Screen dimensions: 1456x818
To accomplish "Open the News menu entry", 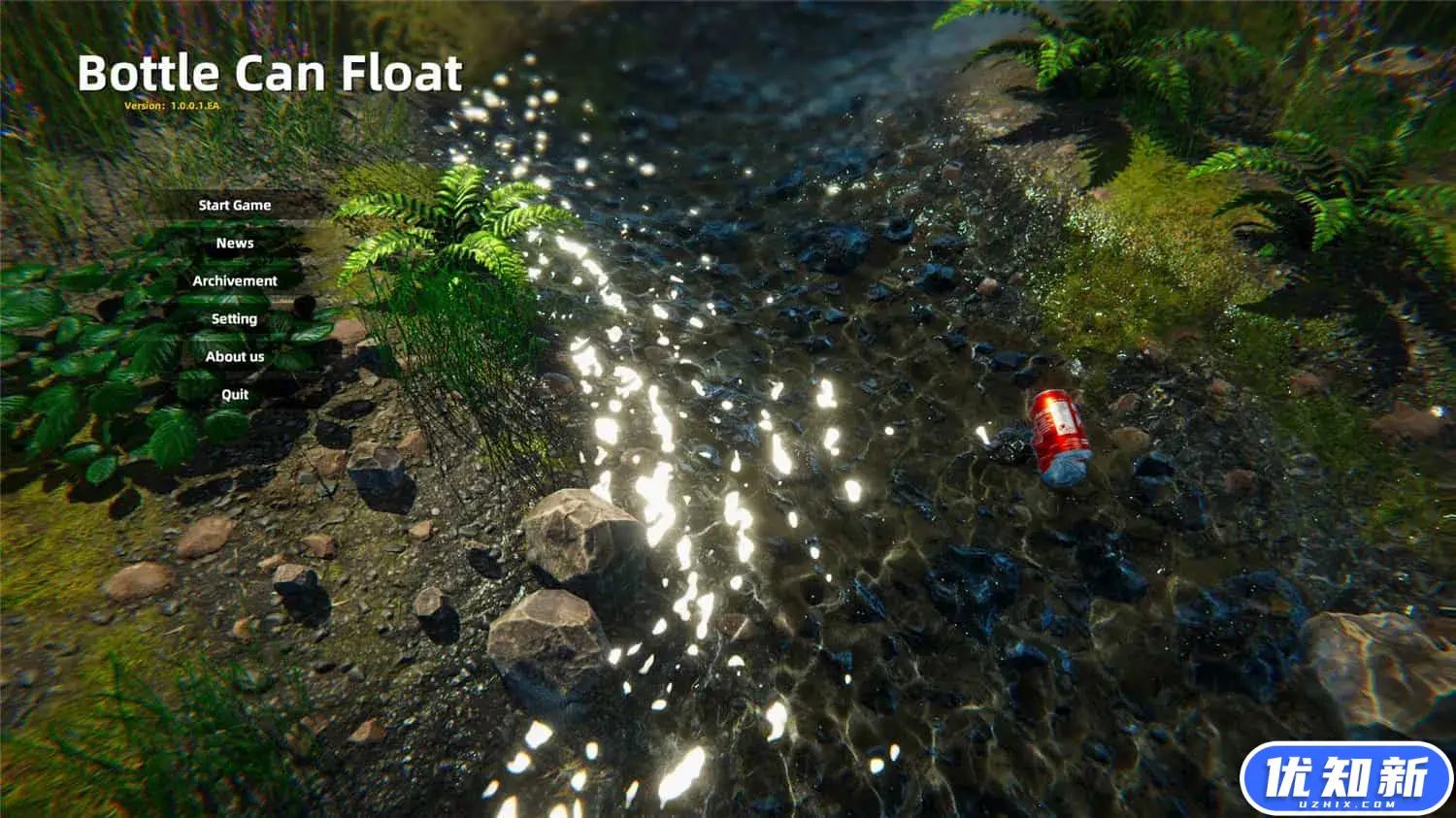I will click(x=234, y=243).
